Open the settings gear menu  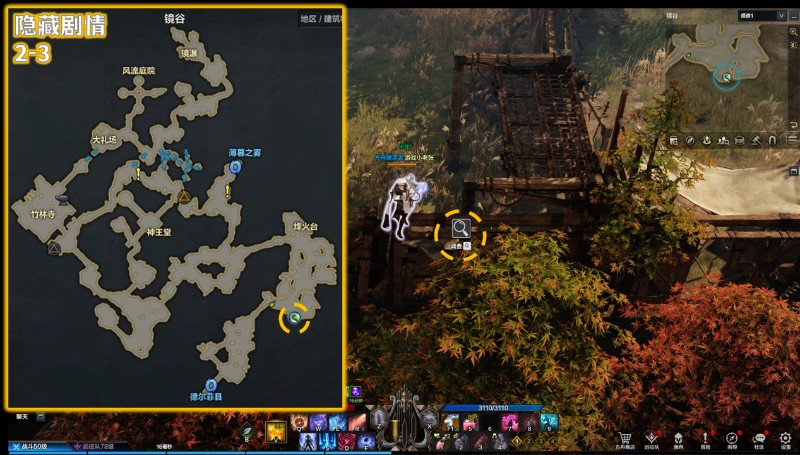[x=786, y=439]
